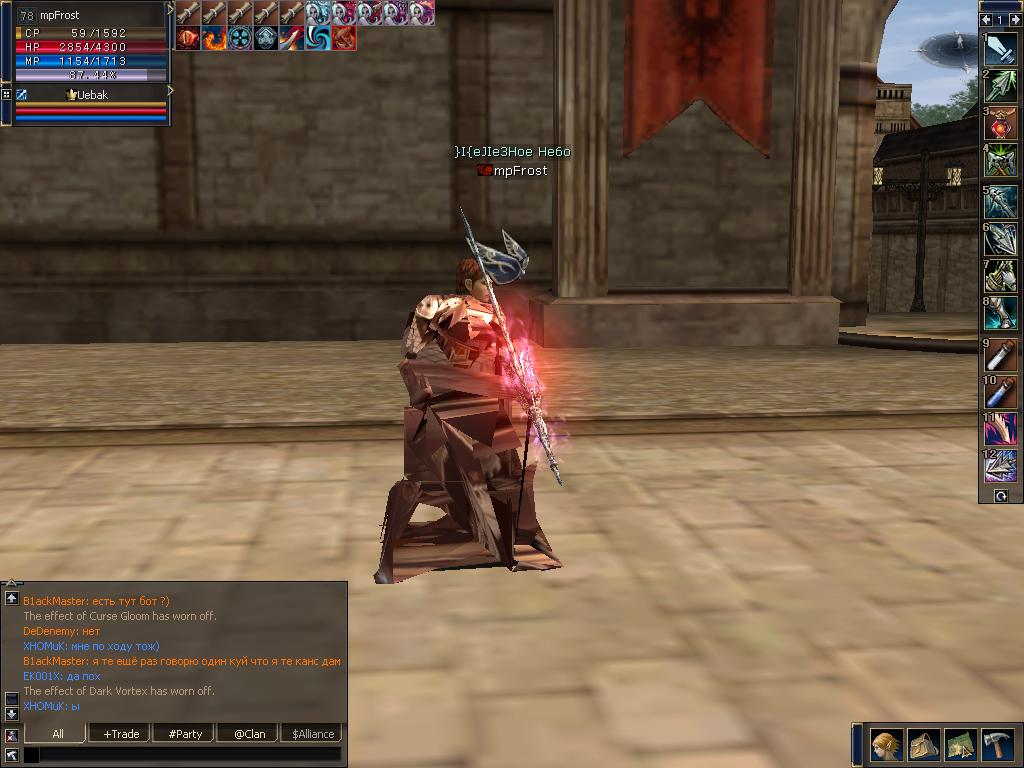Screen dimensions: 1024x768
Task: Rotate the shortcut bar orientation
Action: click(x=1000, y=496)
